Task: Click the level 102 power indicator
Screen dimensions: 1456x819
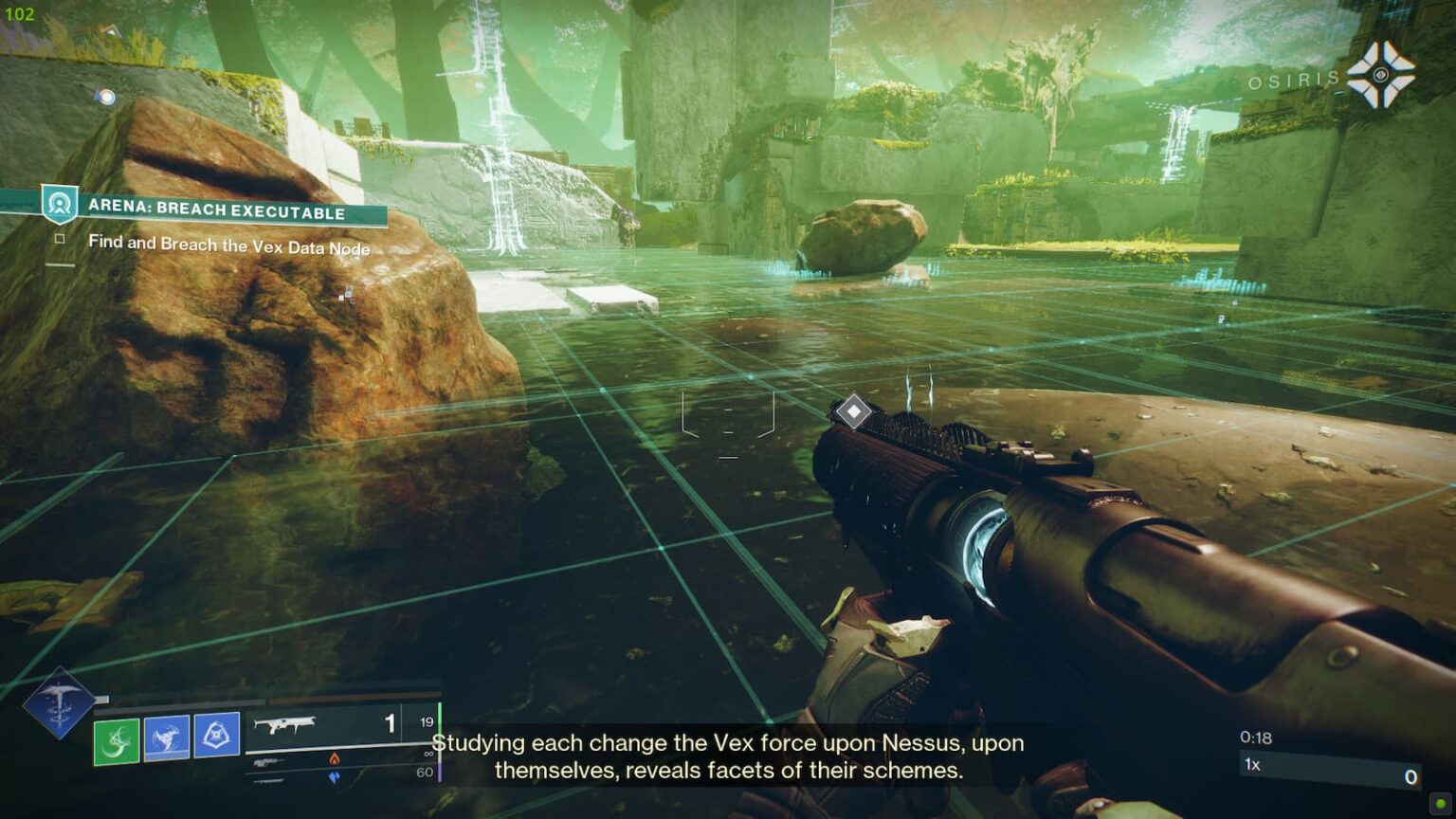Action: [19, 13]
